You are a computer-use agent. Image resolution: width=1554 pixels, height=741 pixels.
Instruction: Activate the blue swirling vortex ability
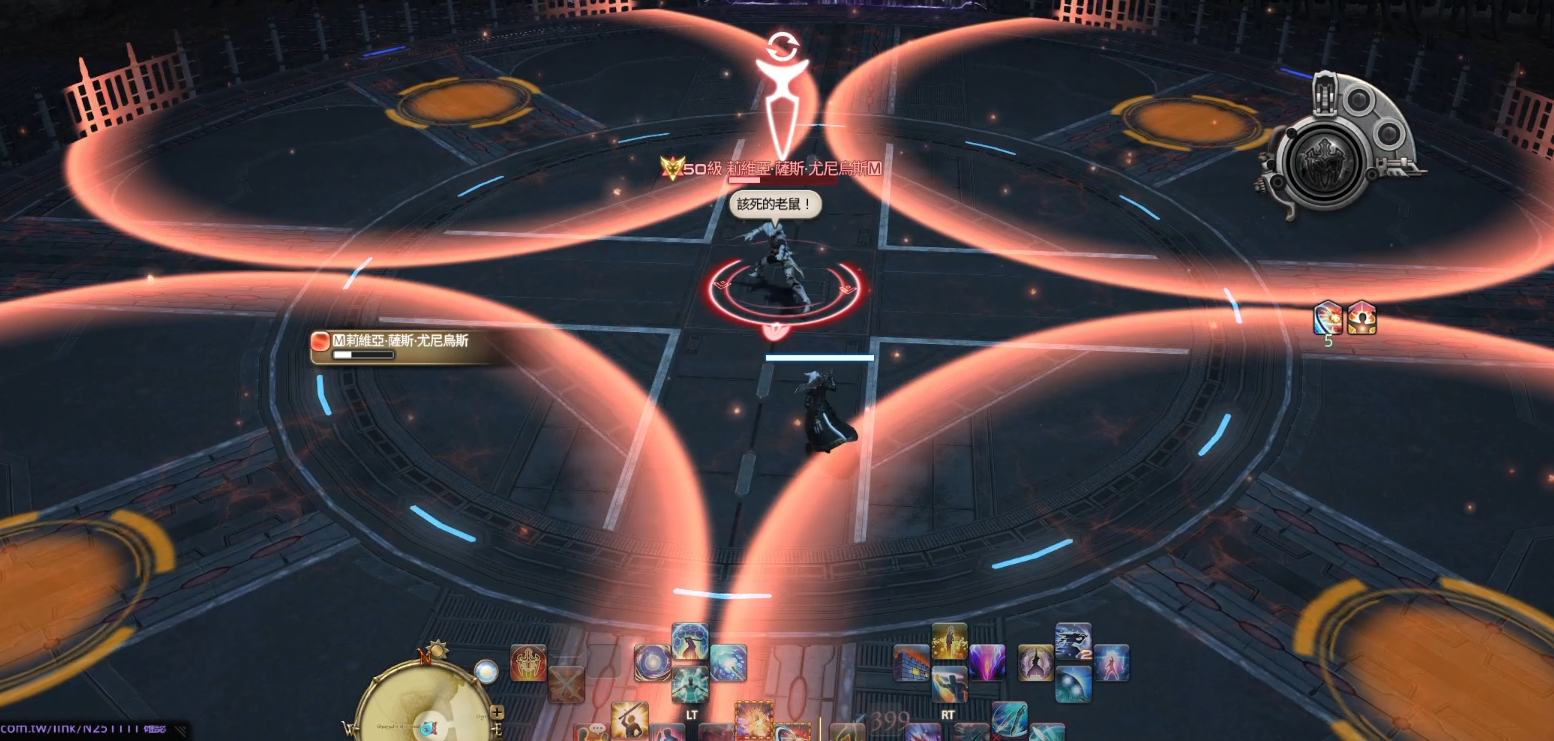652,662
